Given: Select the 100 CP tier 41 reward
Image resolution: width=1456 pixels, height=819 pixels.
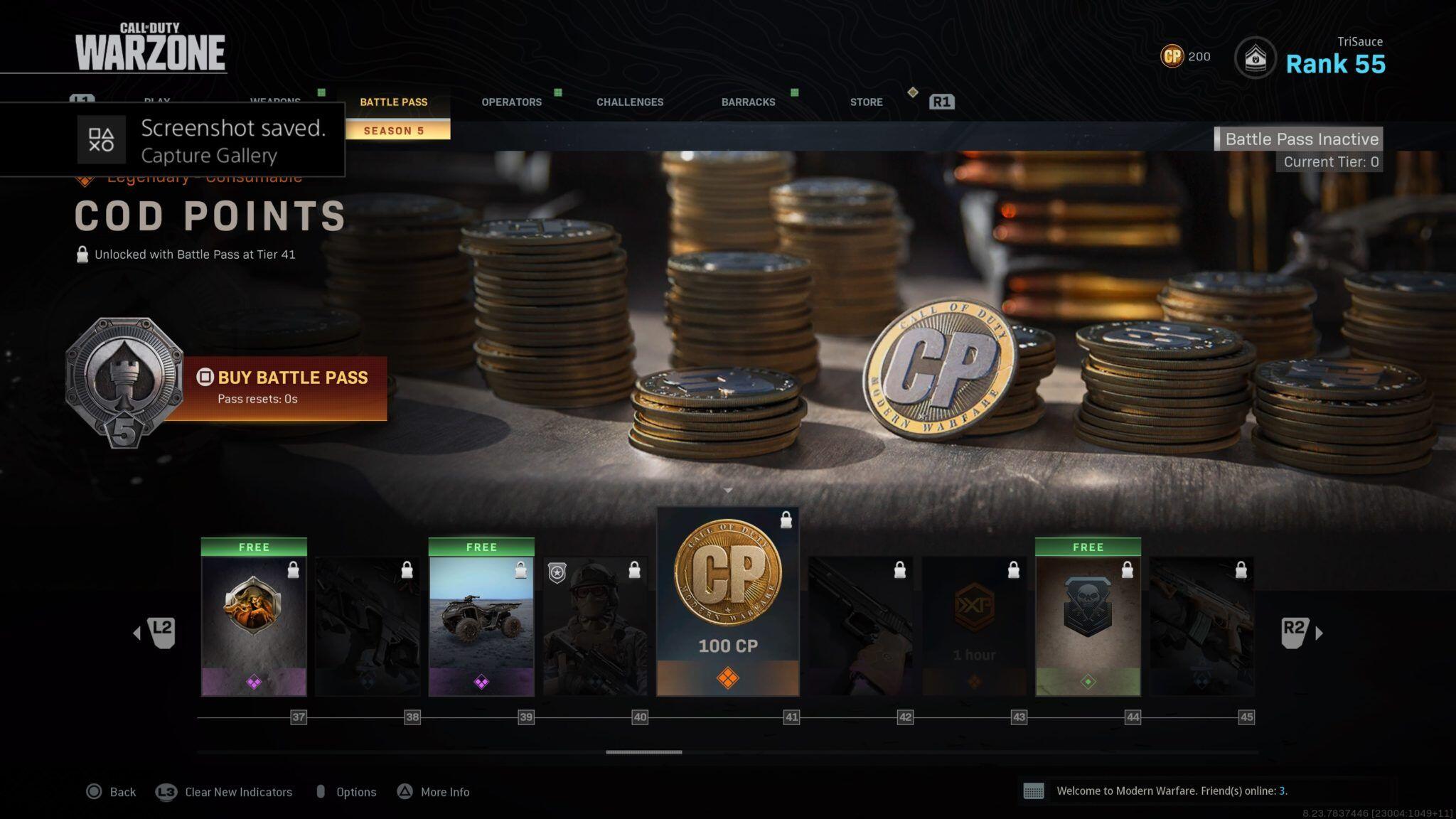Looking at the screenshot, I should point(727,601).
